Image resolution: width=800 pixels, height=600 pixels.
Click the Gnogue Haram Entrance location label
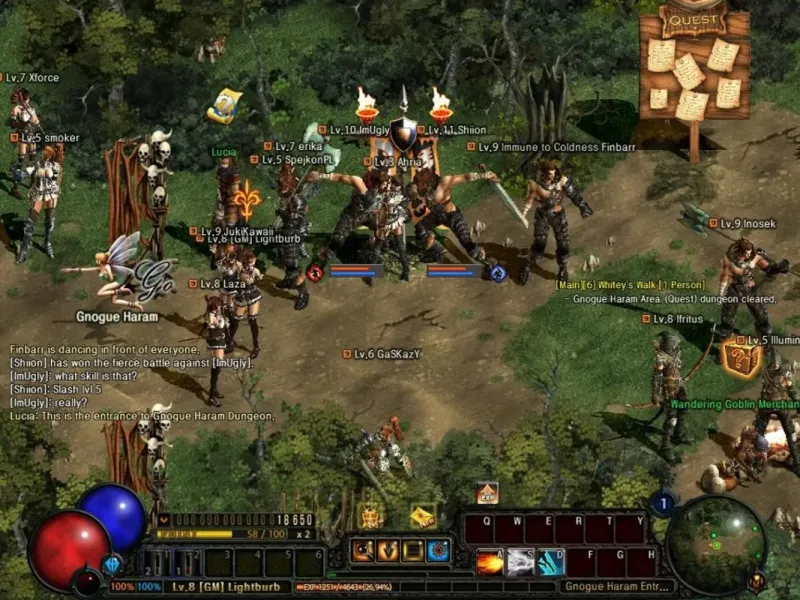(x=615, y=586)
